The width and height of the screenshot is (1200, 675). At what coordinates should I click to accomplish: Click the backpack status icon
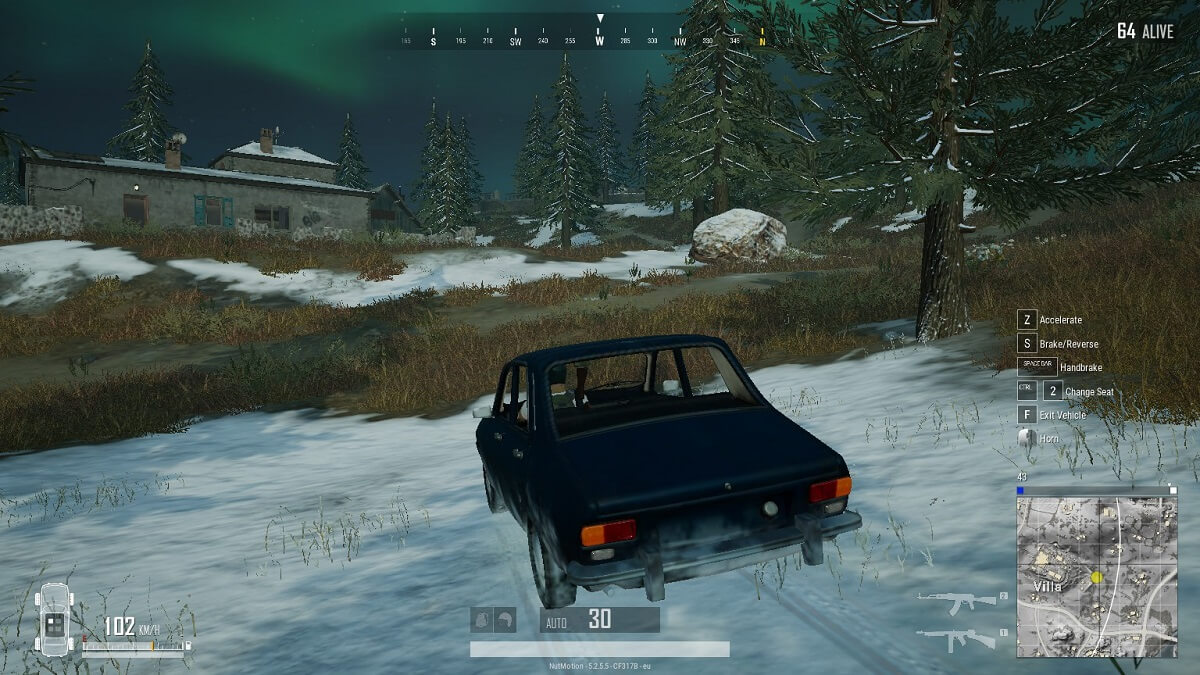tap(483, 620)
